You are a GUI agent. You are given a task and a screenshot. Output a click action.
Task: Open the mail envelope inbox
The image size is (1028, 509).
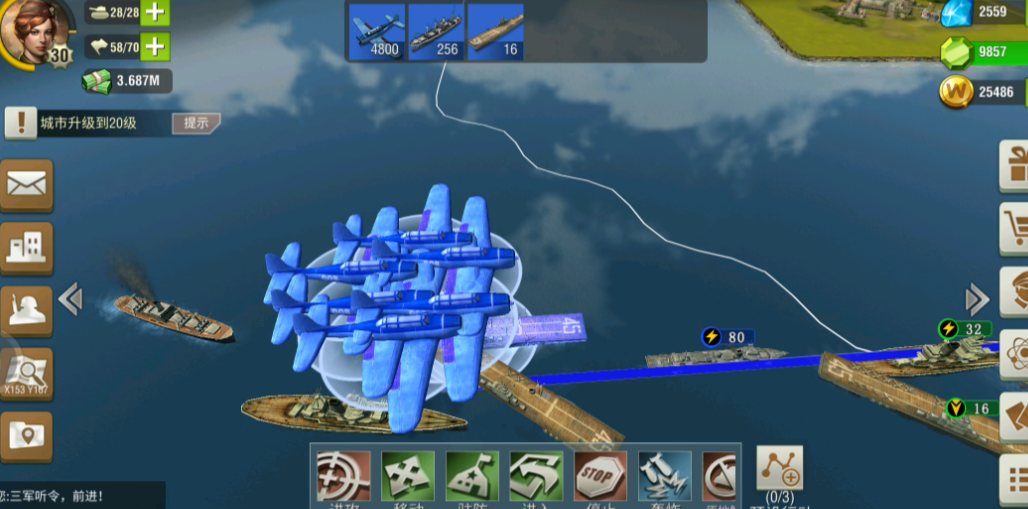pos(27,185)
